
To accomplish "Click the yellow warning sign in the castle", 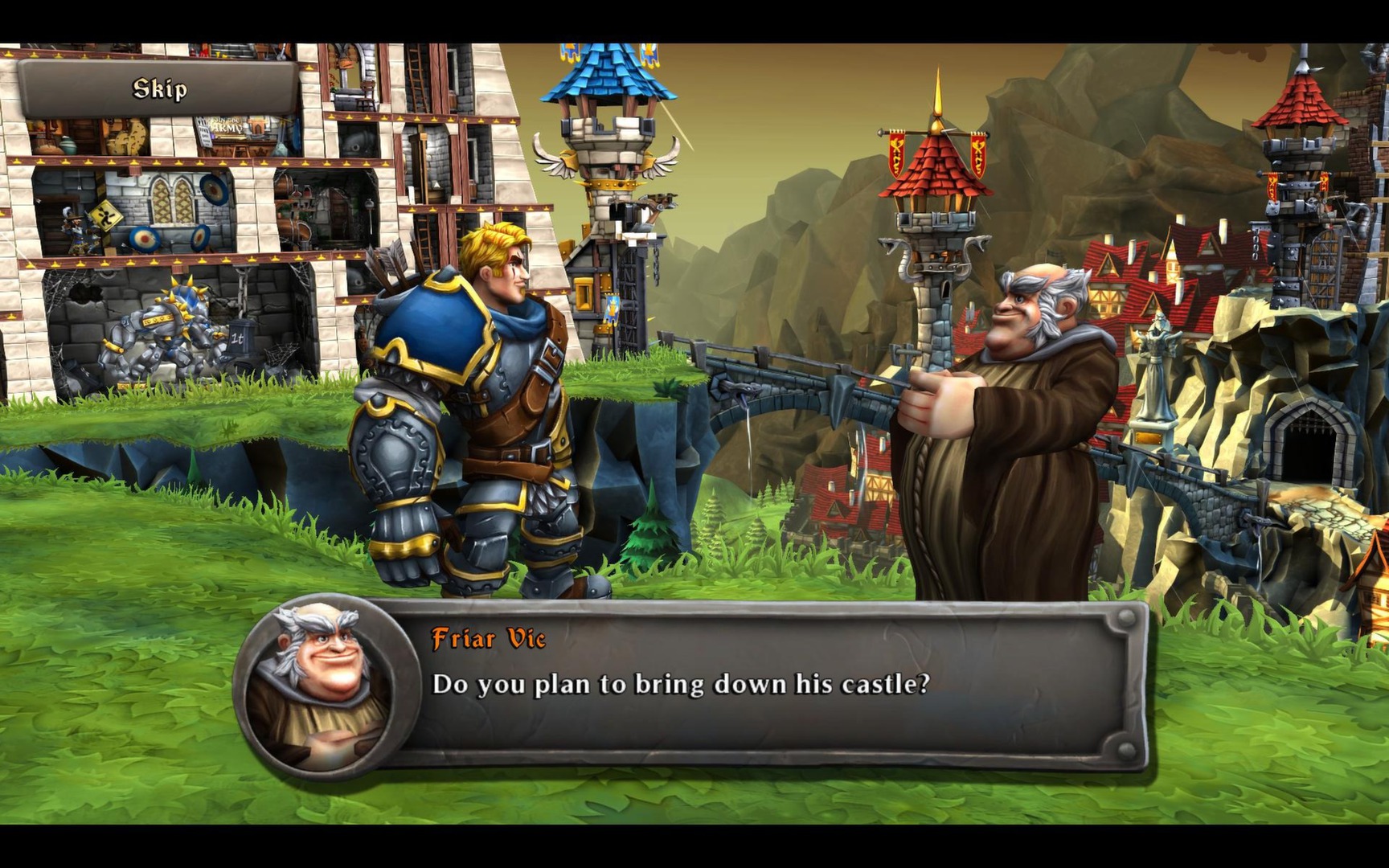I will (105, 217).
